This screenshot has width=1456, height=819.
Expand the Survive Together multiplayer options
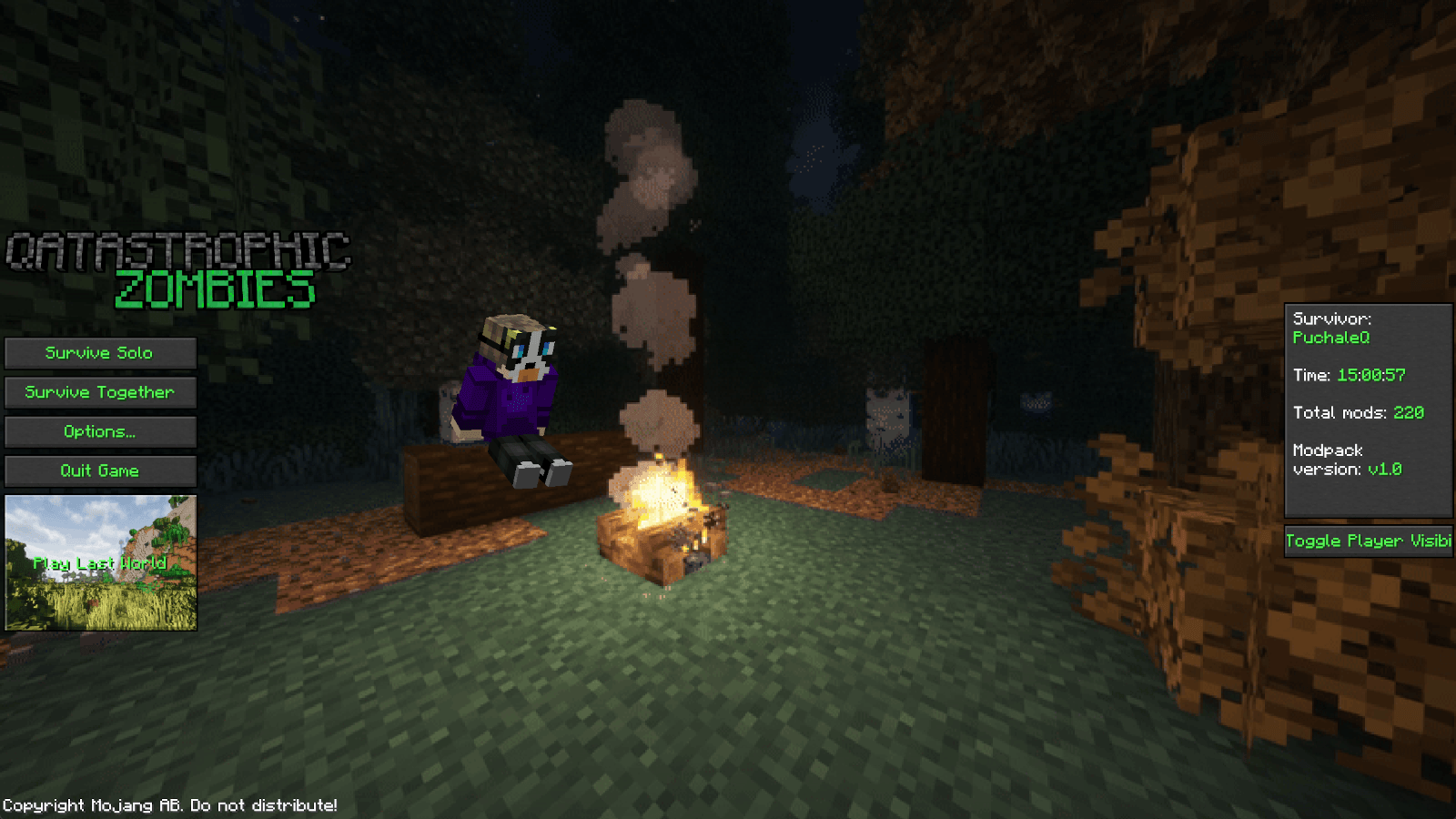tap(100, 392)
